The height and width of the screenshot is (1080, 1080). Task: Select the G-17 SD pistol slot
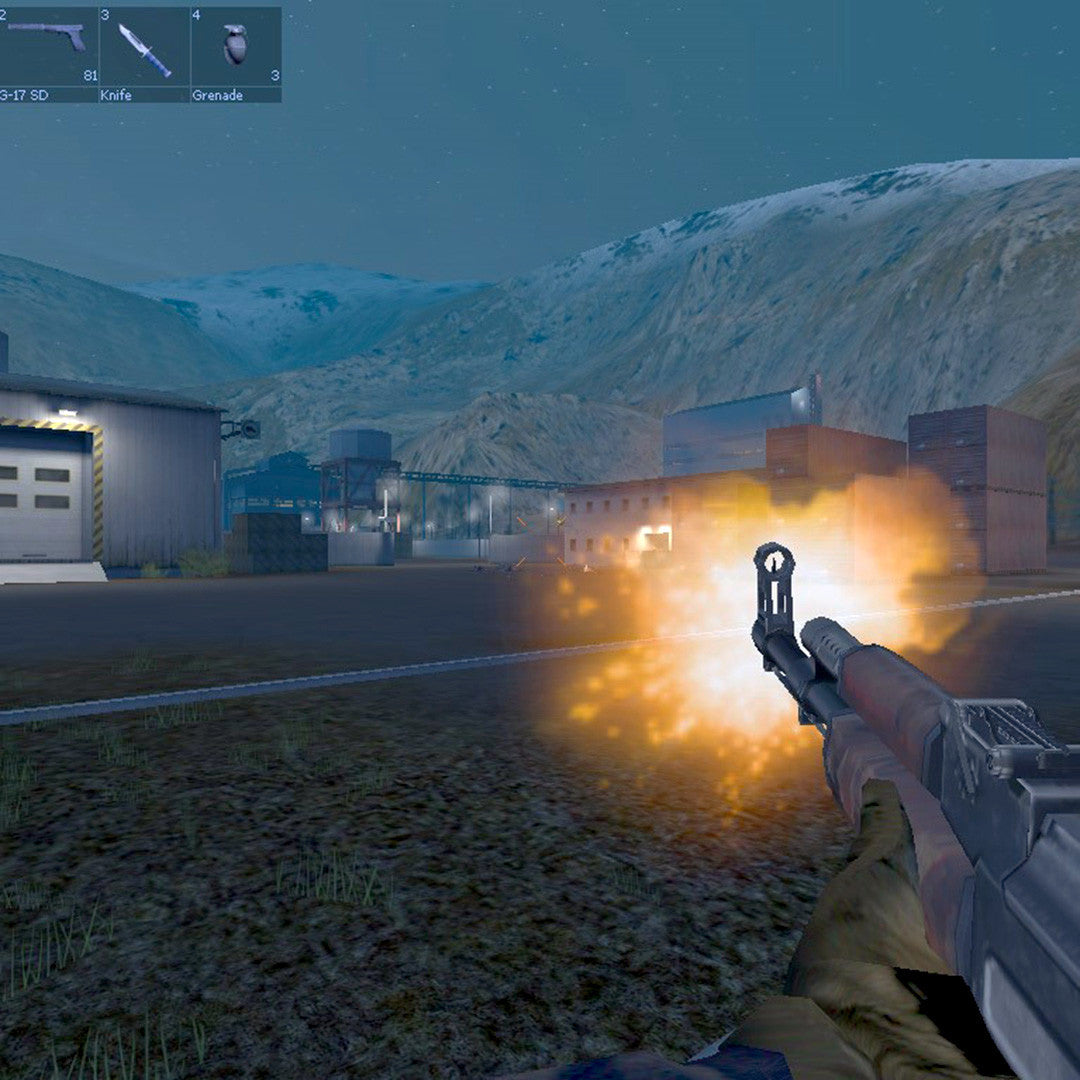pos(48,53)
